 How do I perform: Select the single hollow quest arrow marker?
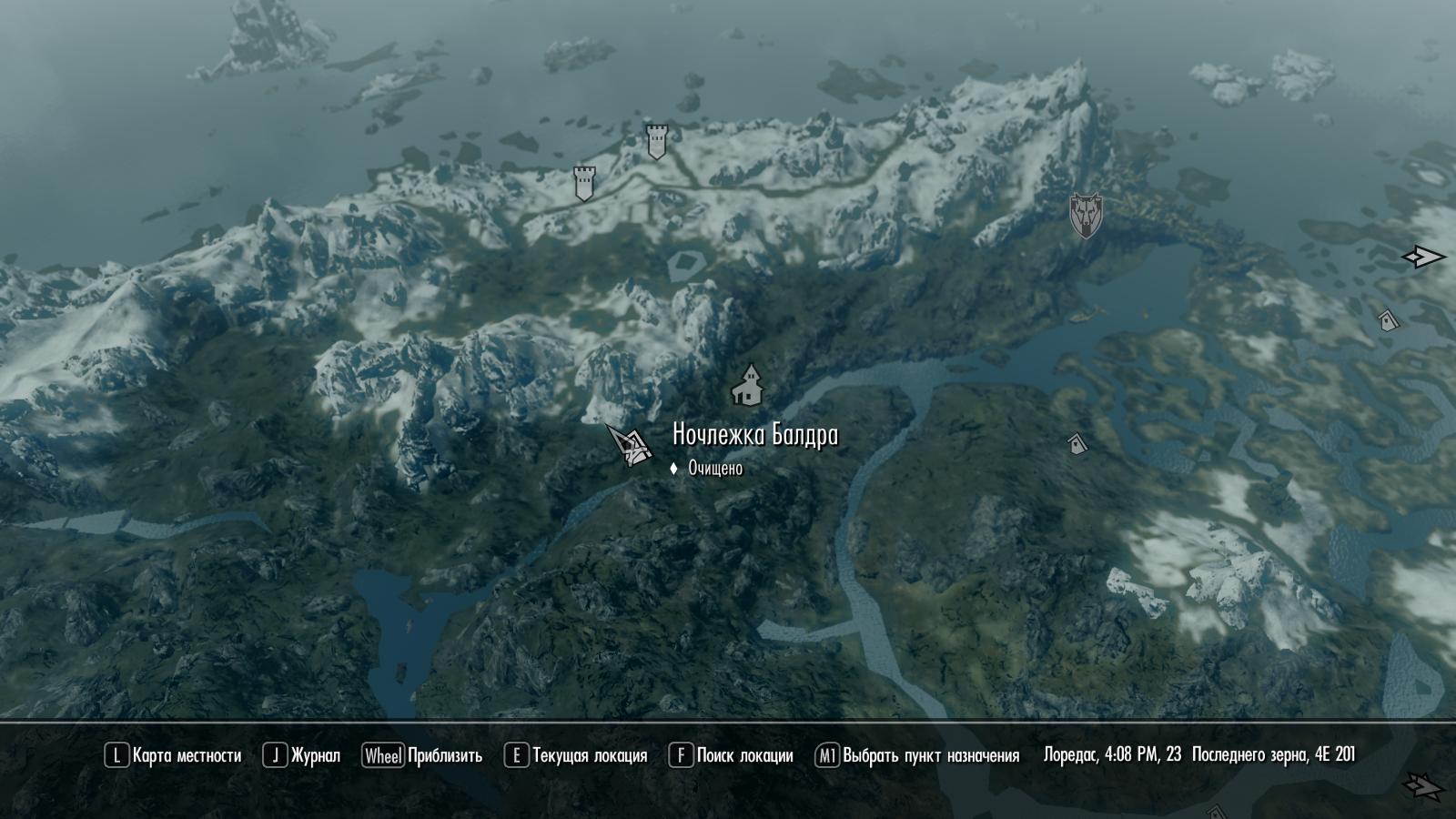(1422, 258)
